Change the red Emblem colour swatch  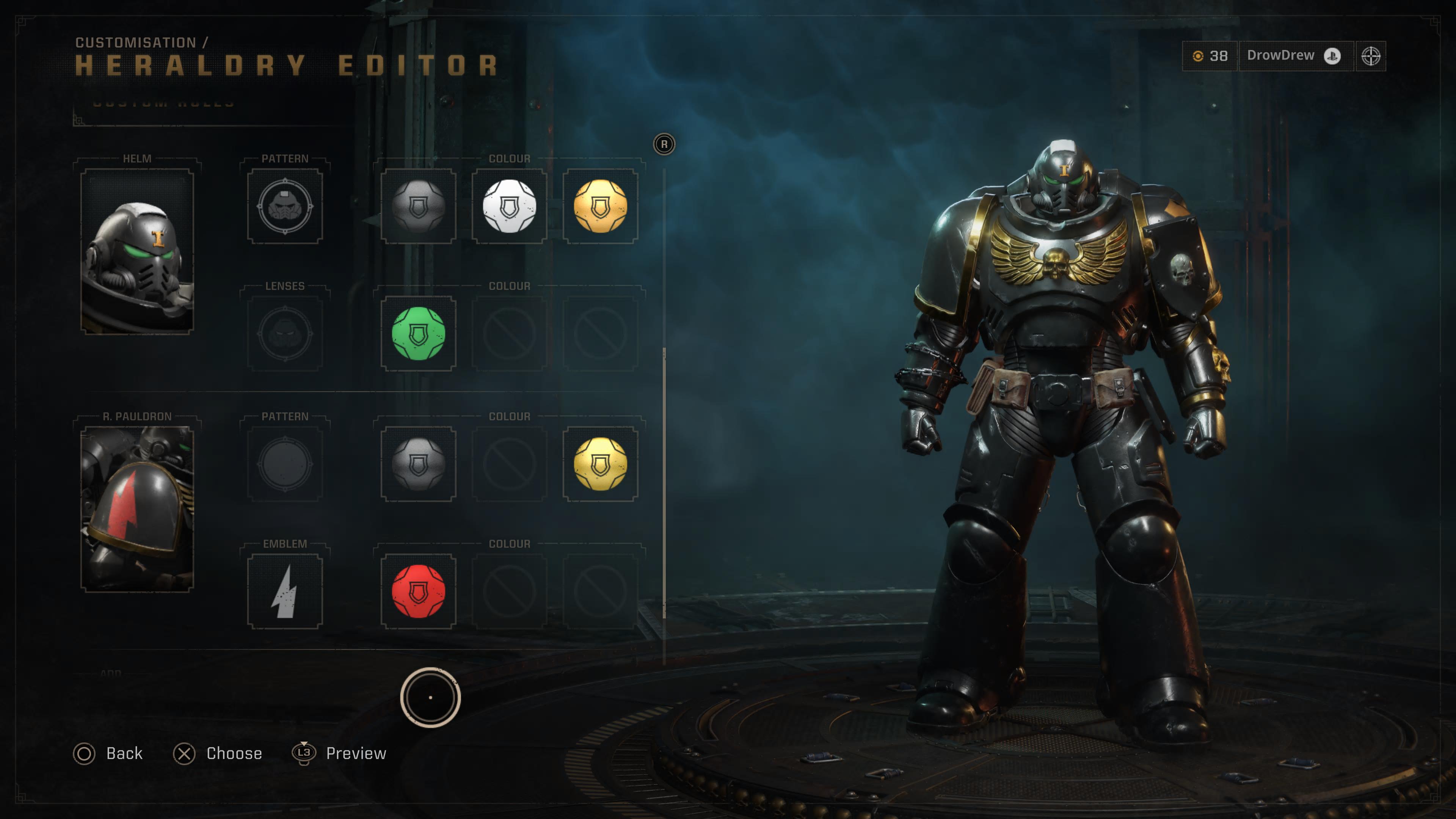(x=418, y=591)
